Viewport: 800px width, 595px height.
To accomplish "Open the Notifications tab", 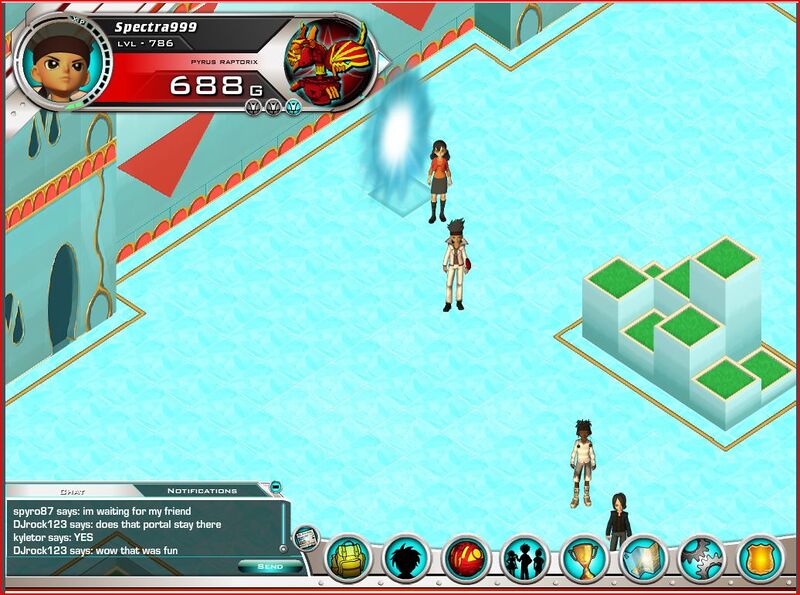I will [201, 491].
